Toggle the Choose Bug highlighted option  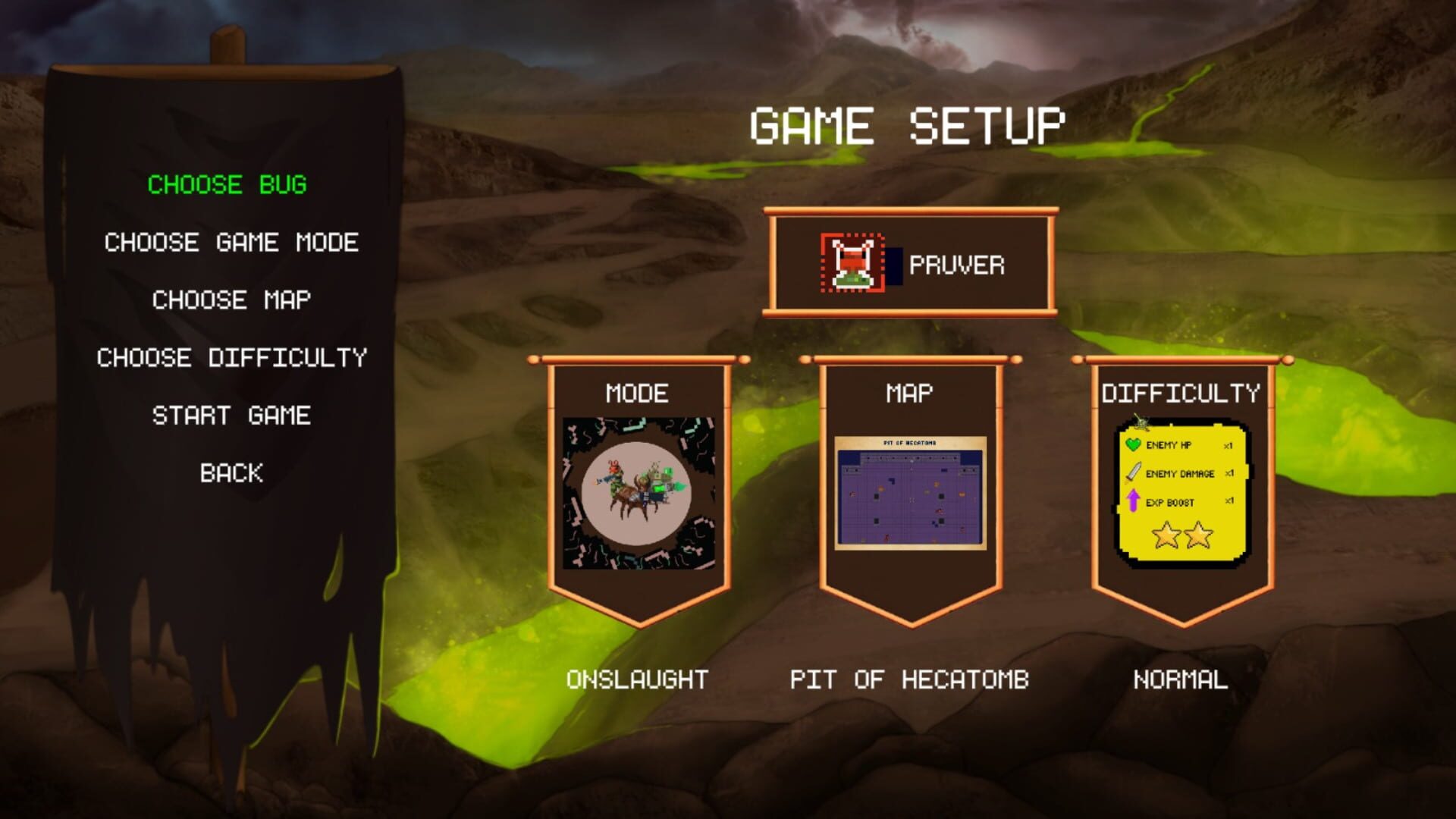coord(227,184)
